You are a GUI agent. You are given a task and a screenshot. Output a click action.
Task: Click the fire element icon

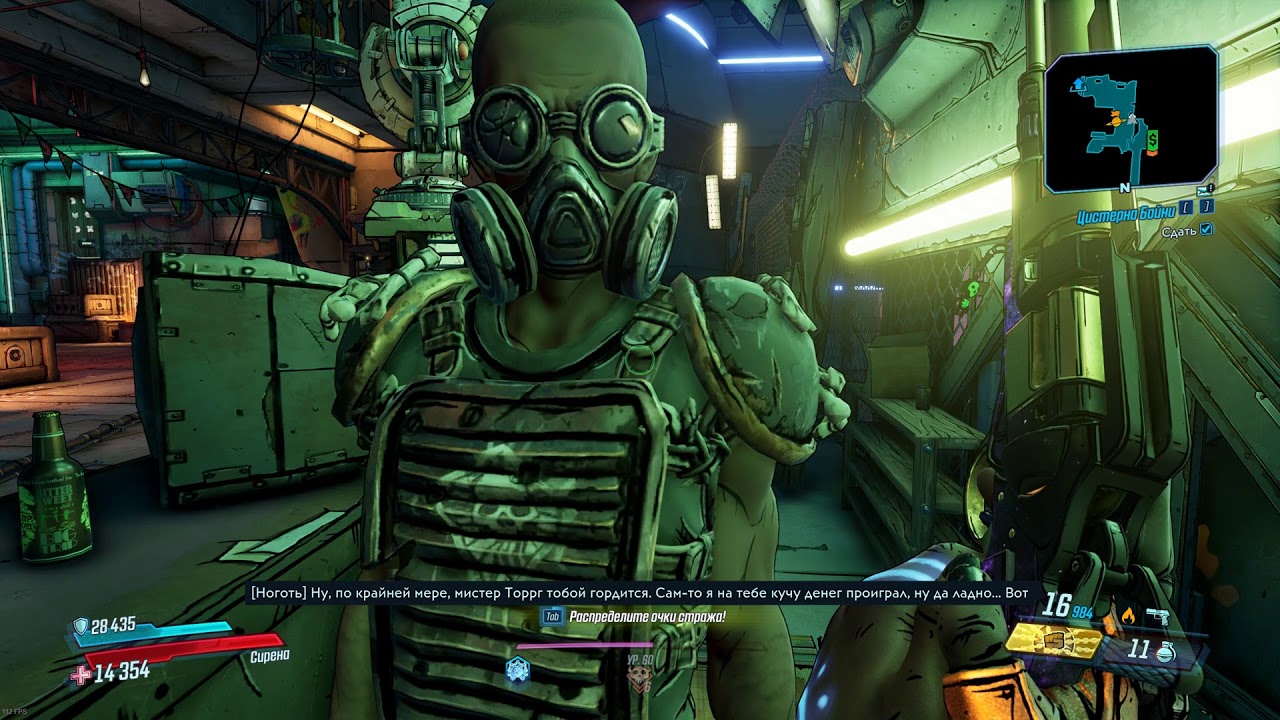click(x=1128, y=614)
